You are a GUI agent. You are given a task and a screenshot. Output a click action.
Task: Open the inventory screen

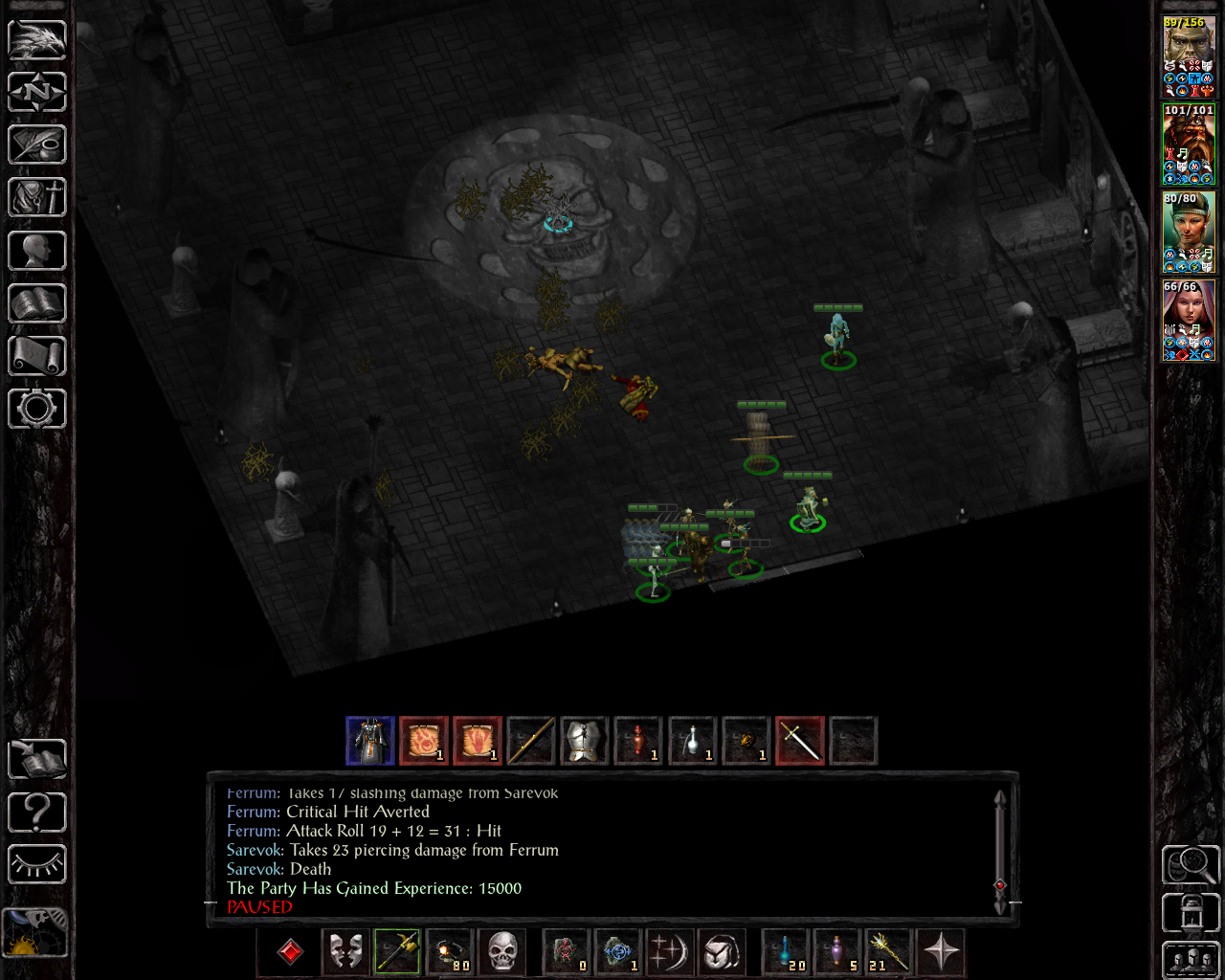(x=36, y=197)
